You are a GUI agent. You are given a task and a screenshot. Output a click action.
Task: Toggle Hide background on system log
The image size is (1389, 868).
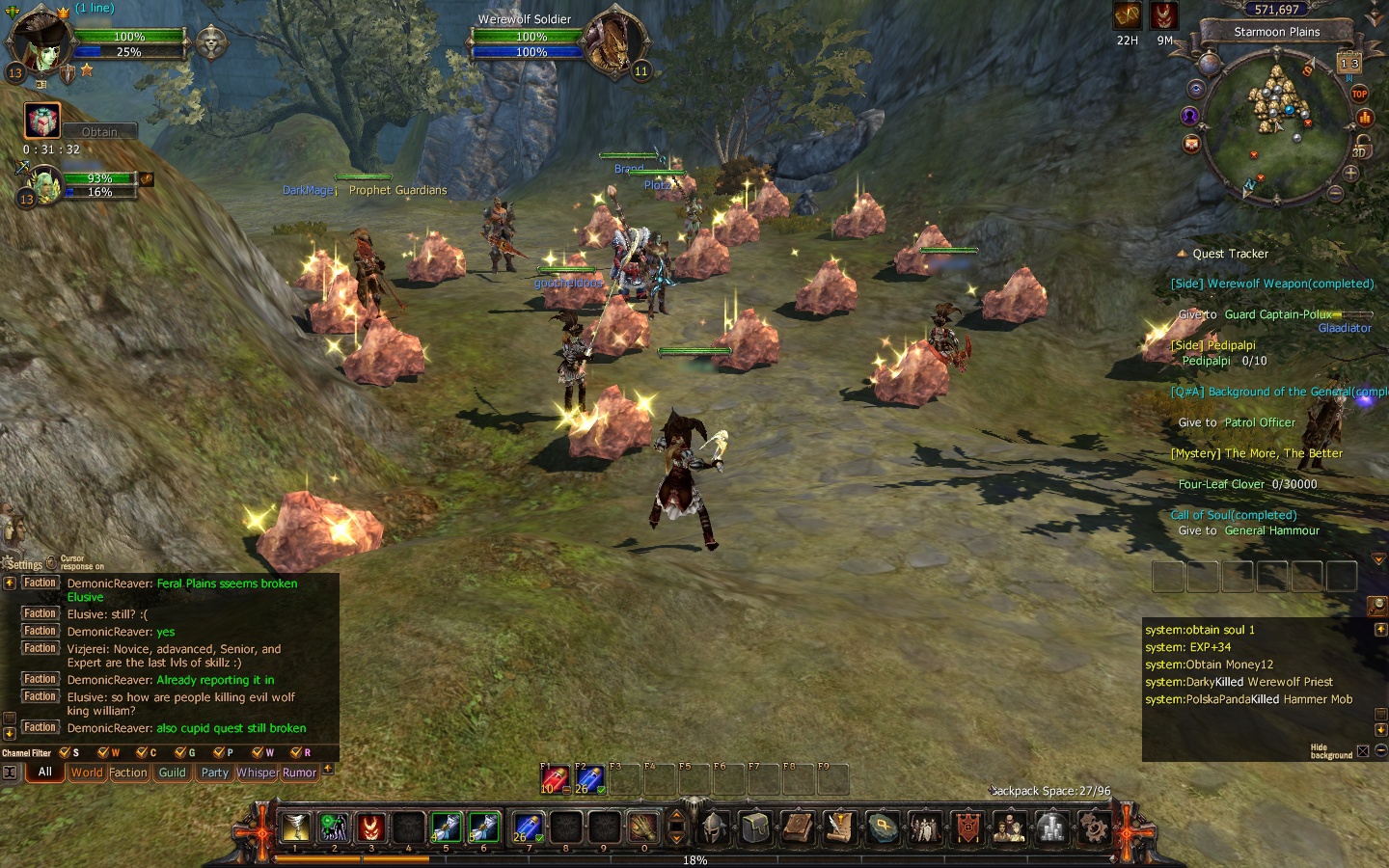(x=1363, y=750)
